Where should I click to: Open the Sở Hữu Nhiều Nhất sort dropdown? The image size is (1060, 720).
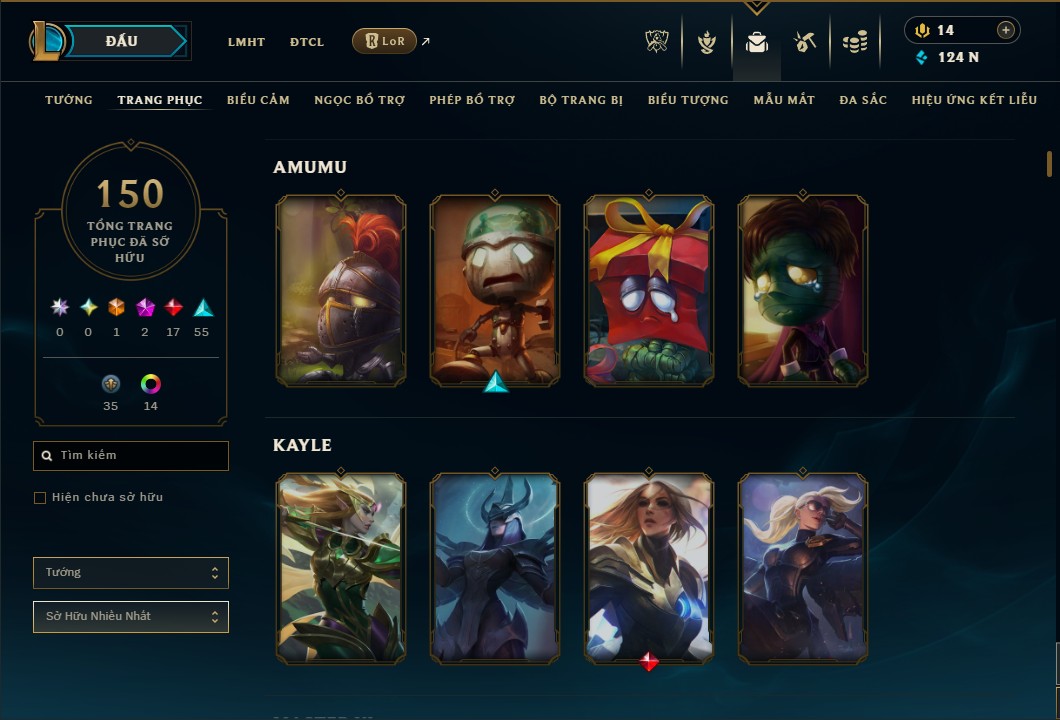click(x=131, y=617)
